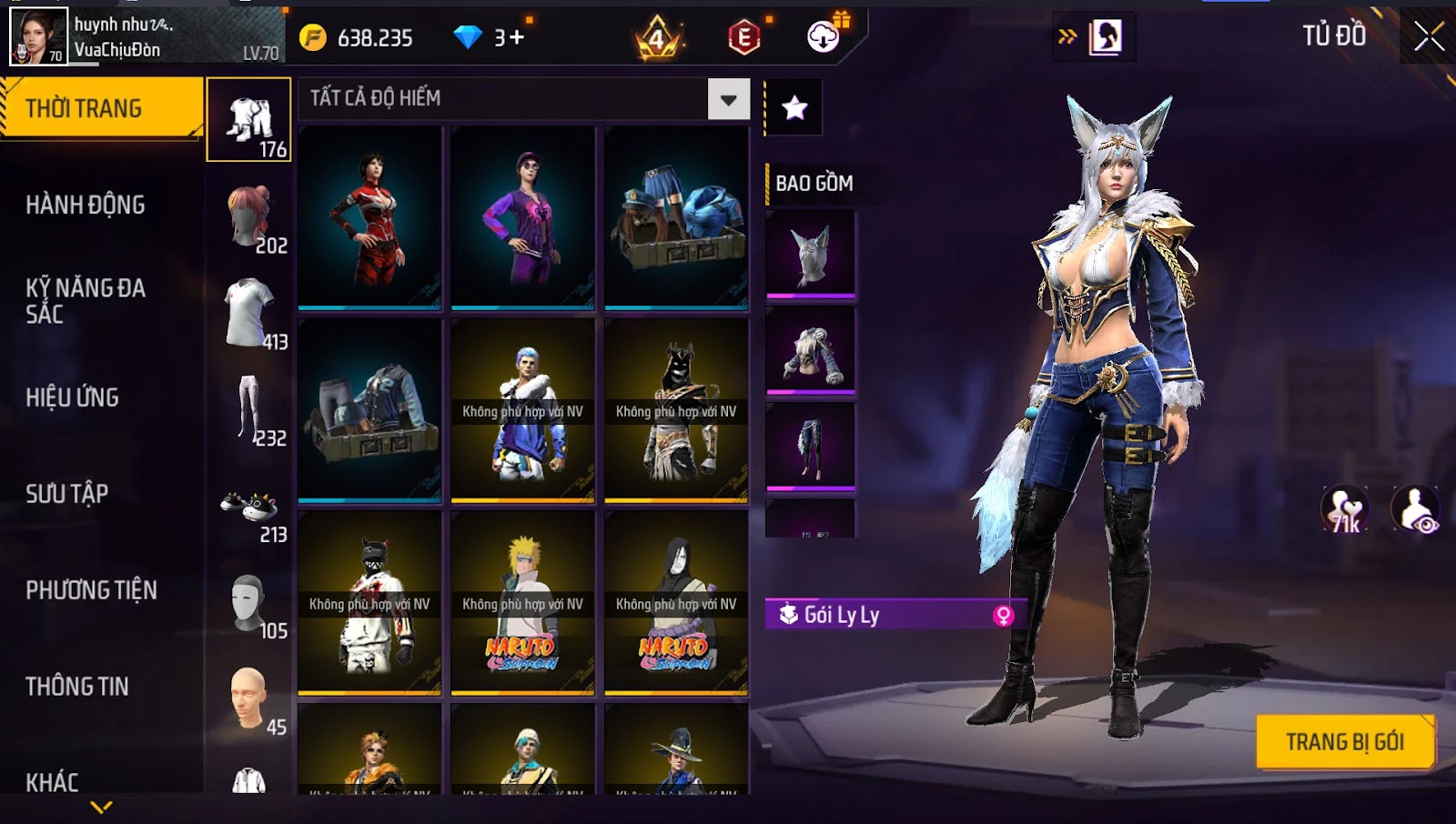This screenshot has width=1456, height=824.
Task: Open the gold rank badge icon
Action: point(657,38)
